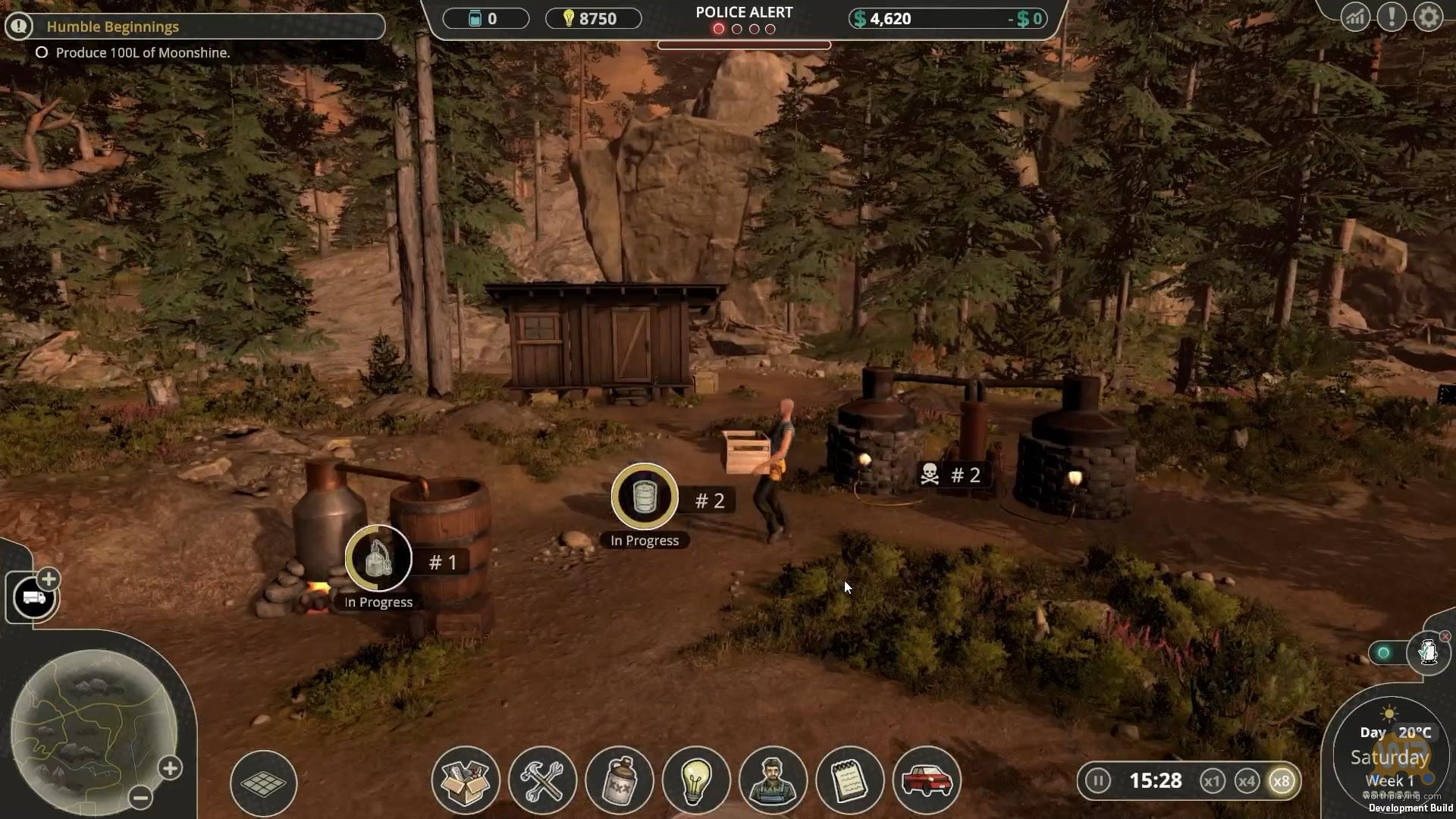This screenshot has height=819, width=1456.
Task: Close the milk can notification with red X
Action: point(1445,636)
